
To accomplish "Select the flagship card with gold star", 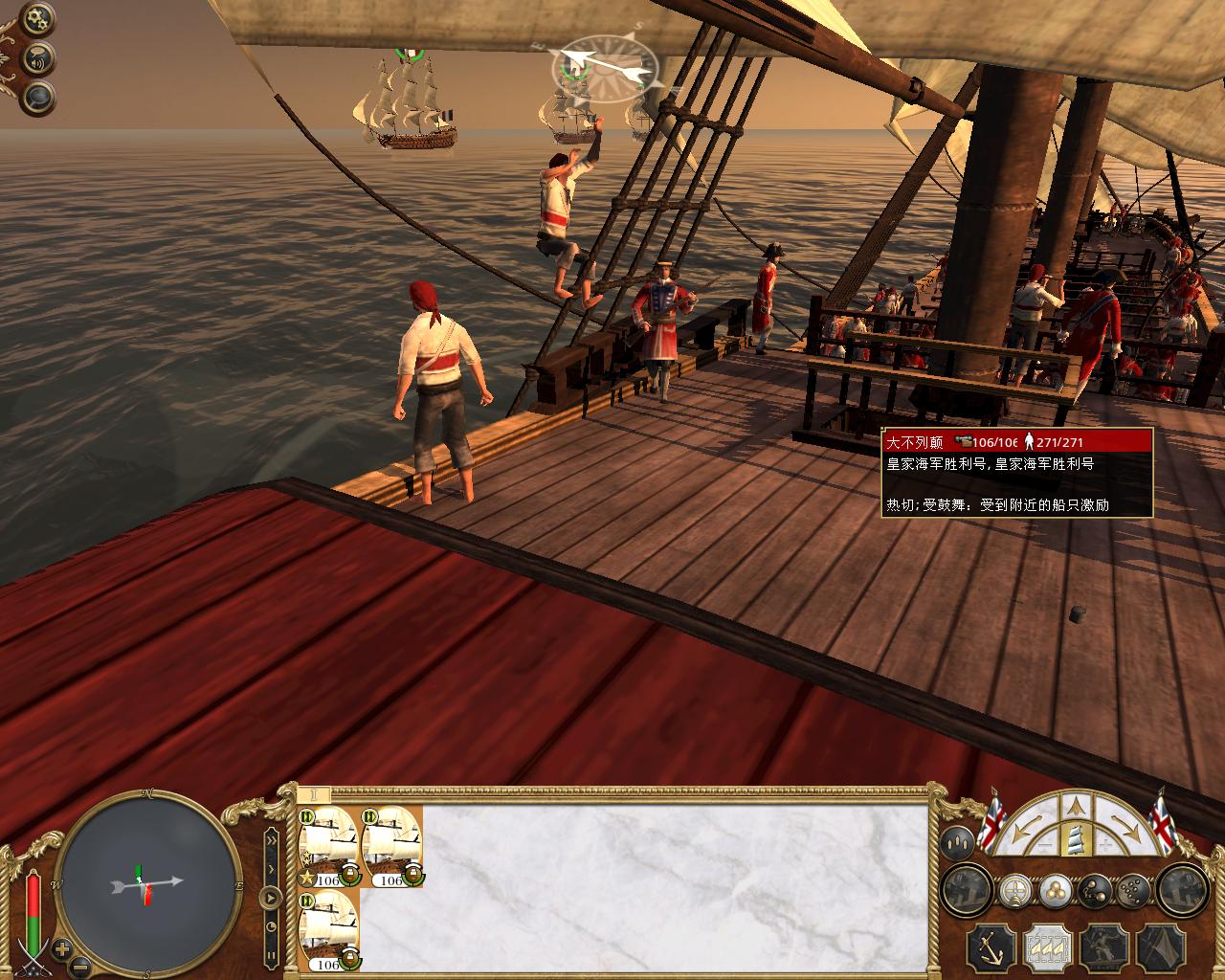I will pyautogui.click(x=328, y=846).
